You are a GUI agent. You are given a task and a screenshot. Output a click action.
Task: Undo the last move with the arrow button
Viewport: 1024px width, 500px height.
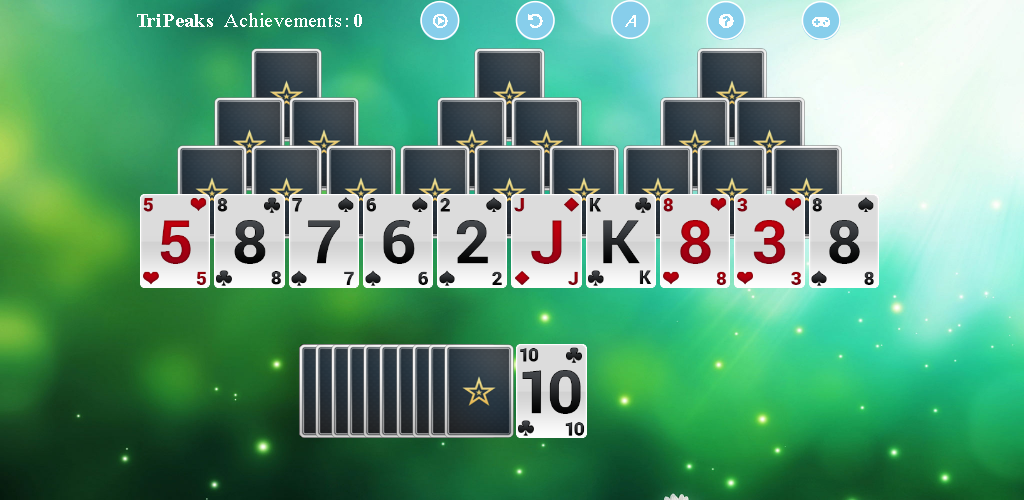tap(535, 20)
